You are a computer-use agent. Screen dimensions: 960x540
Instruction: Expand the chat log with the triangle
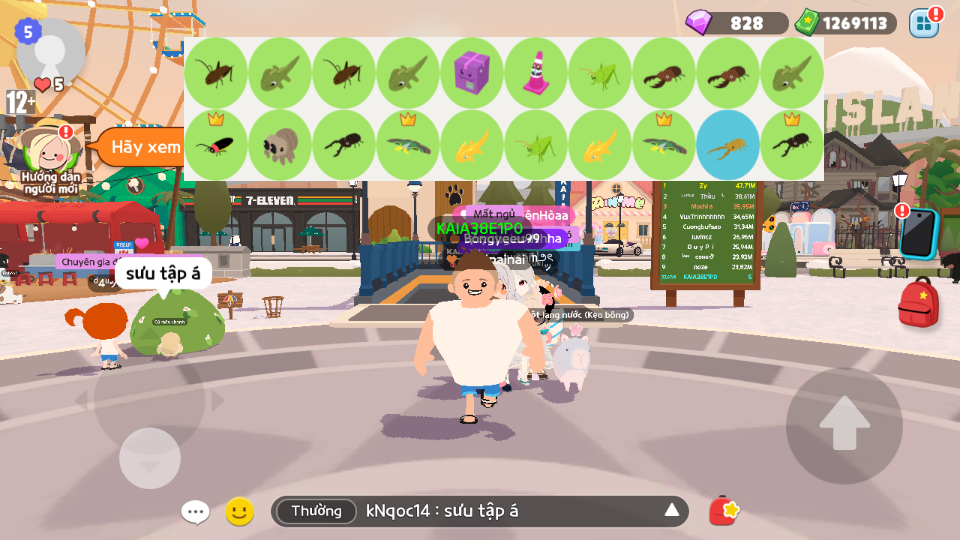point(672,512)
